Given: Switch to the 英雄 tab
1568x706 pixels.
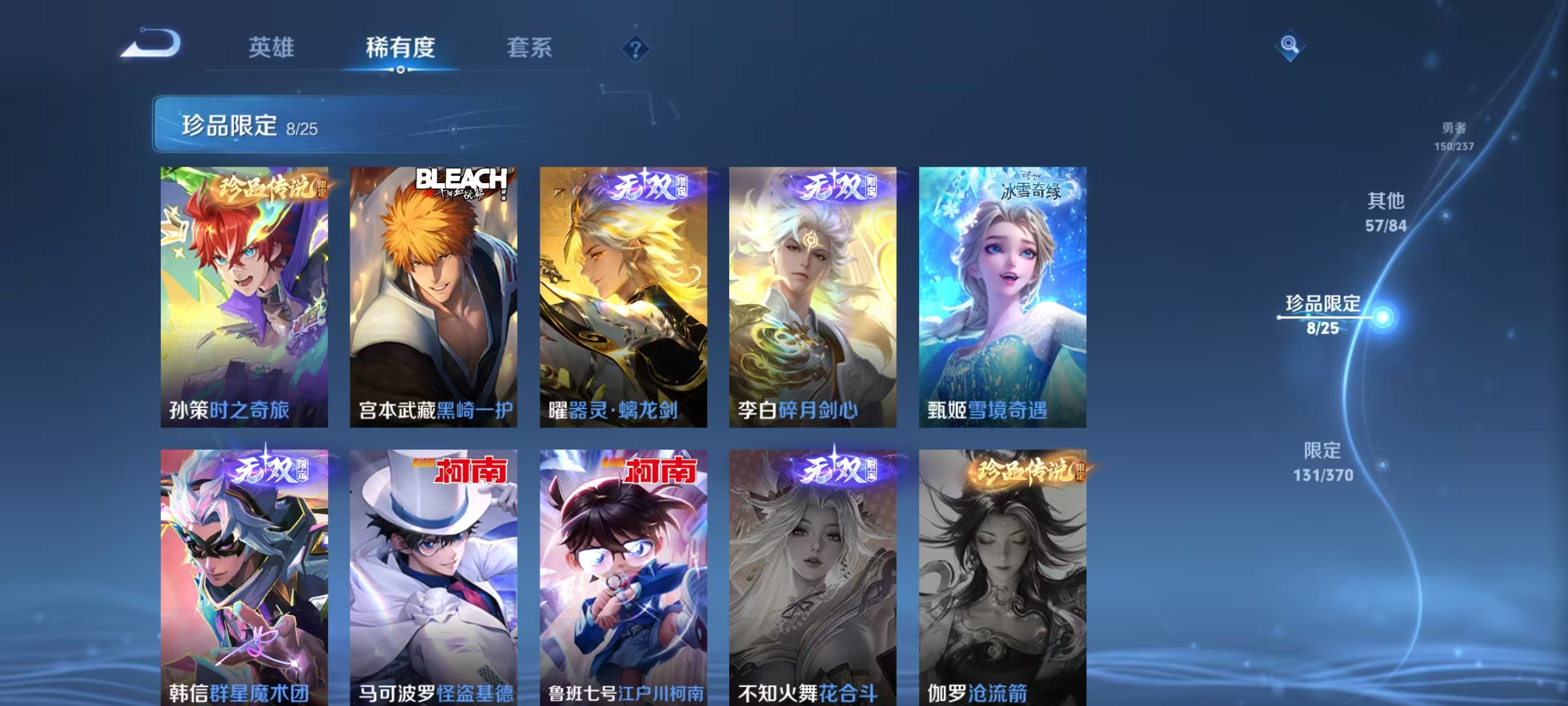Looking at the screenshot, I should point(272,48).
